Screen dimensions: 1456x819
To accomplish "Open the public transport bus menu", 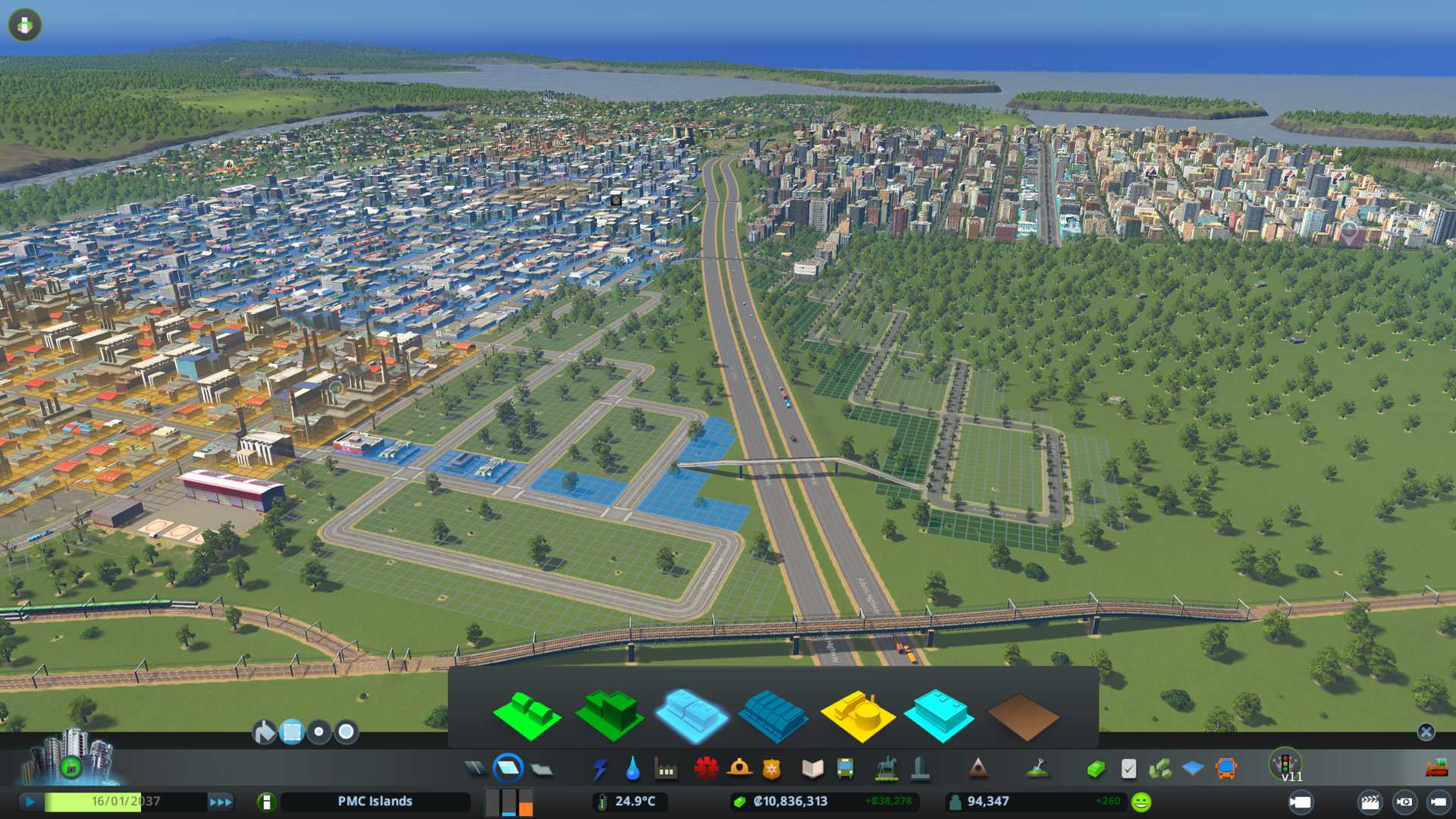I will [x=845, y=769].
